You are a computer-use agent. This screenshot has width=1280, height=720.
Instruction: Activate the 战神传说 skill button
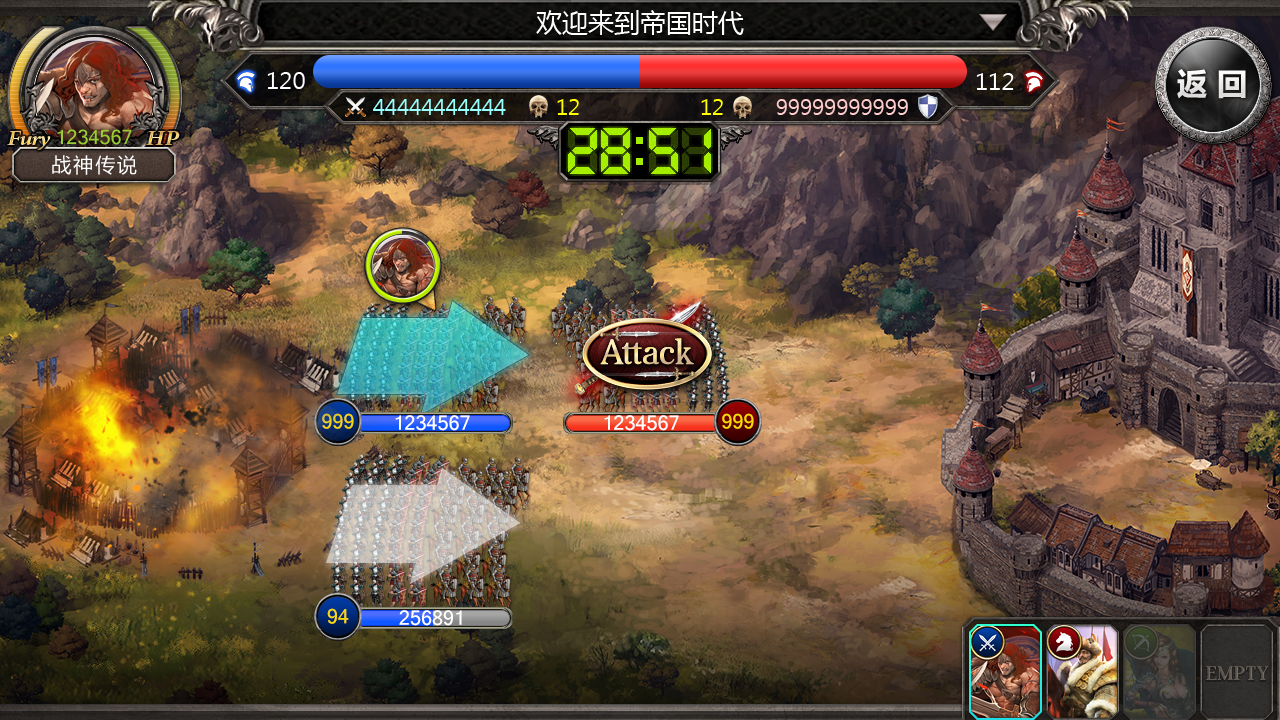94,165
